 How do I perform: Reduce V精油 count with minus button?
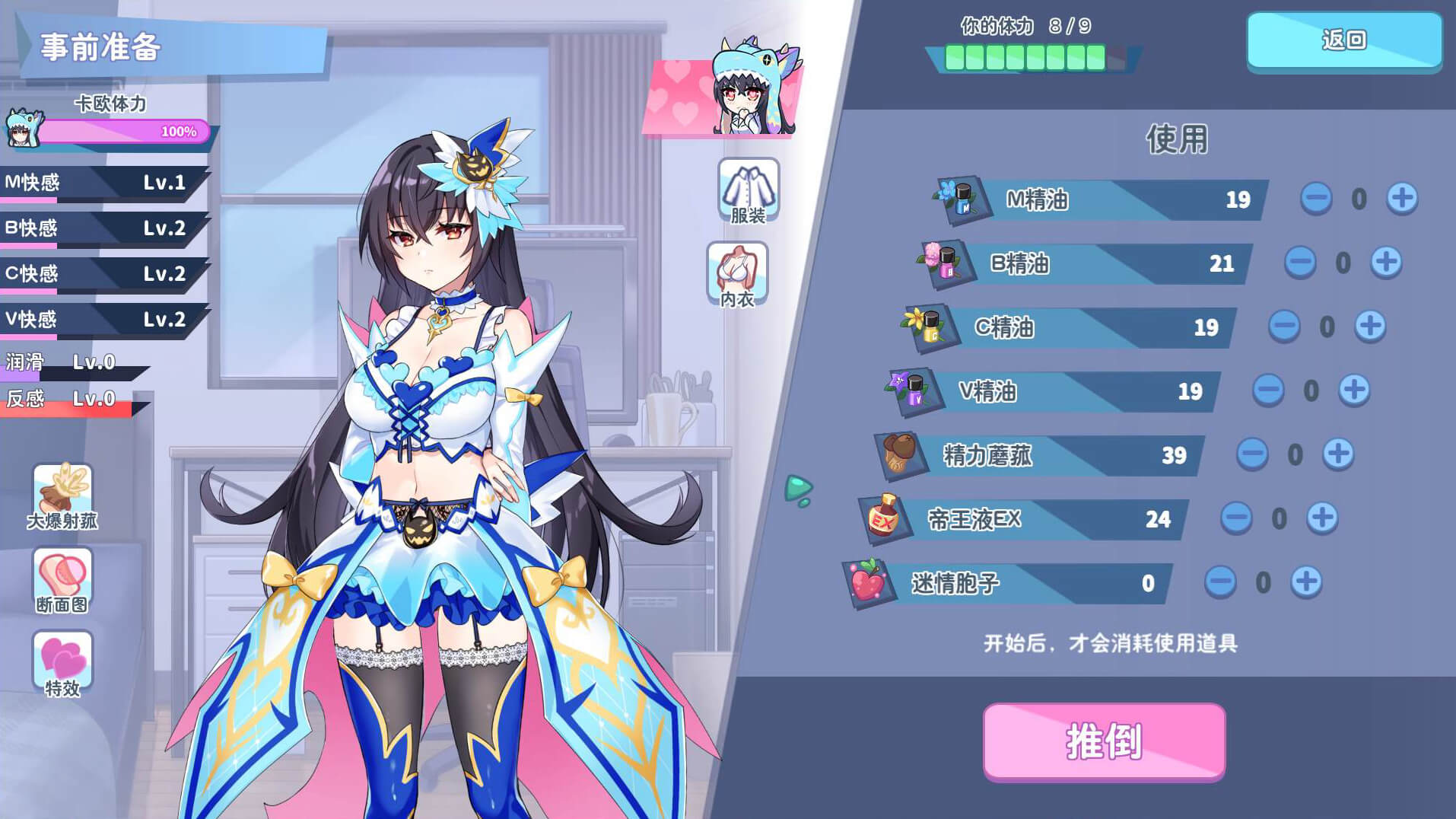(x=1267, y=390)
